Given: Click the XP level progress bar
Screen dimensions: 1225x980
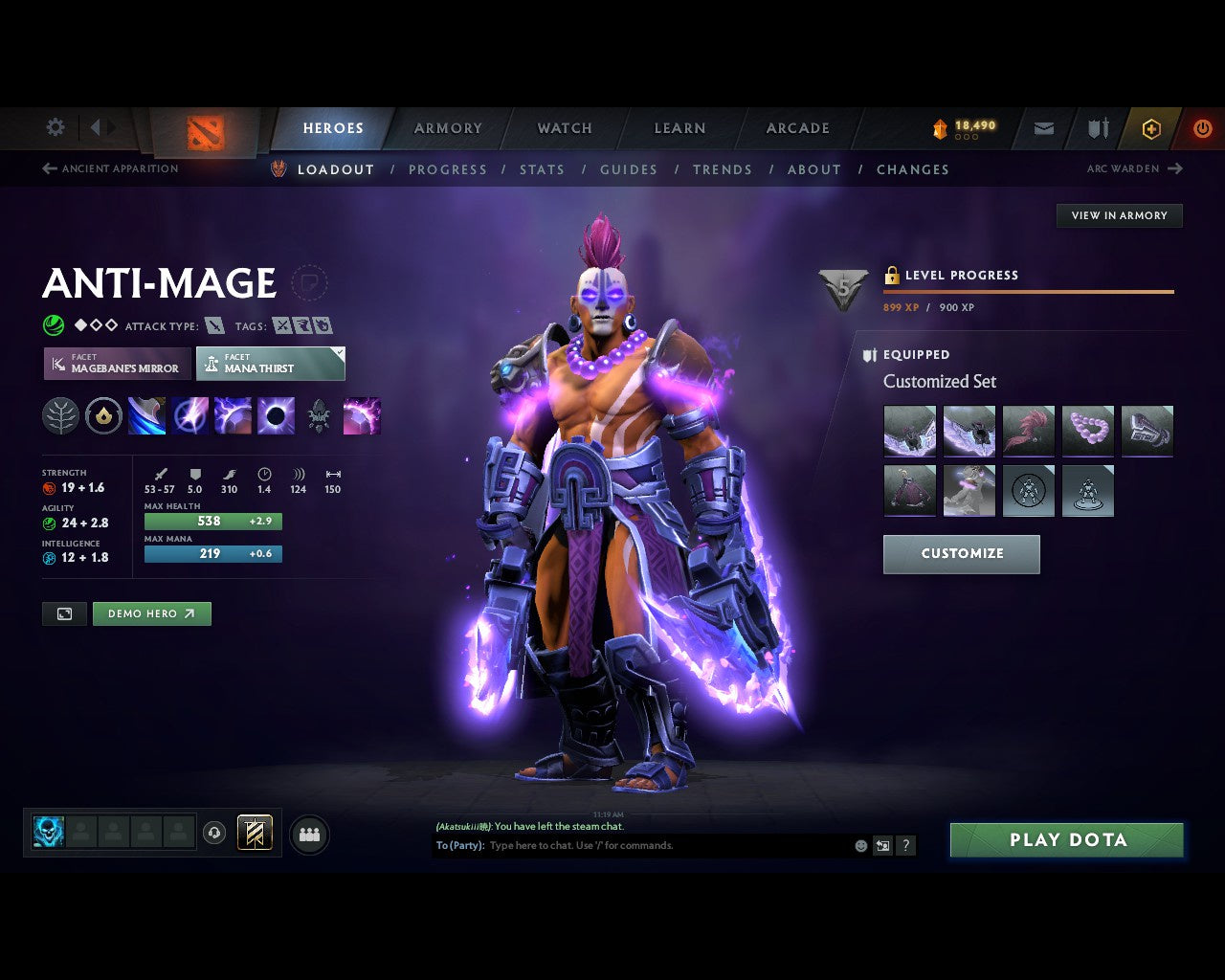Looking at the screenshot, I should pyautogui.click(x=1029, y=291).
